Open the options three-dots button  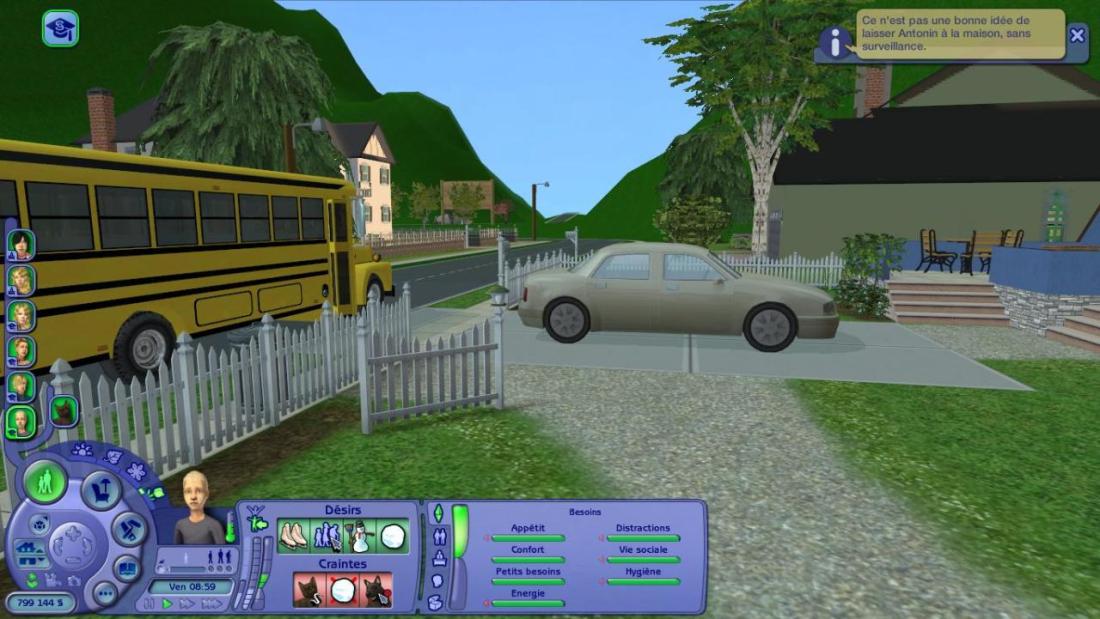click(x=105, y=592)
